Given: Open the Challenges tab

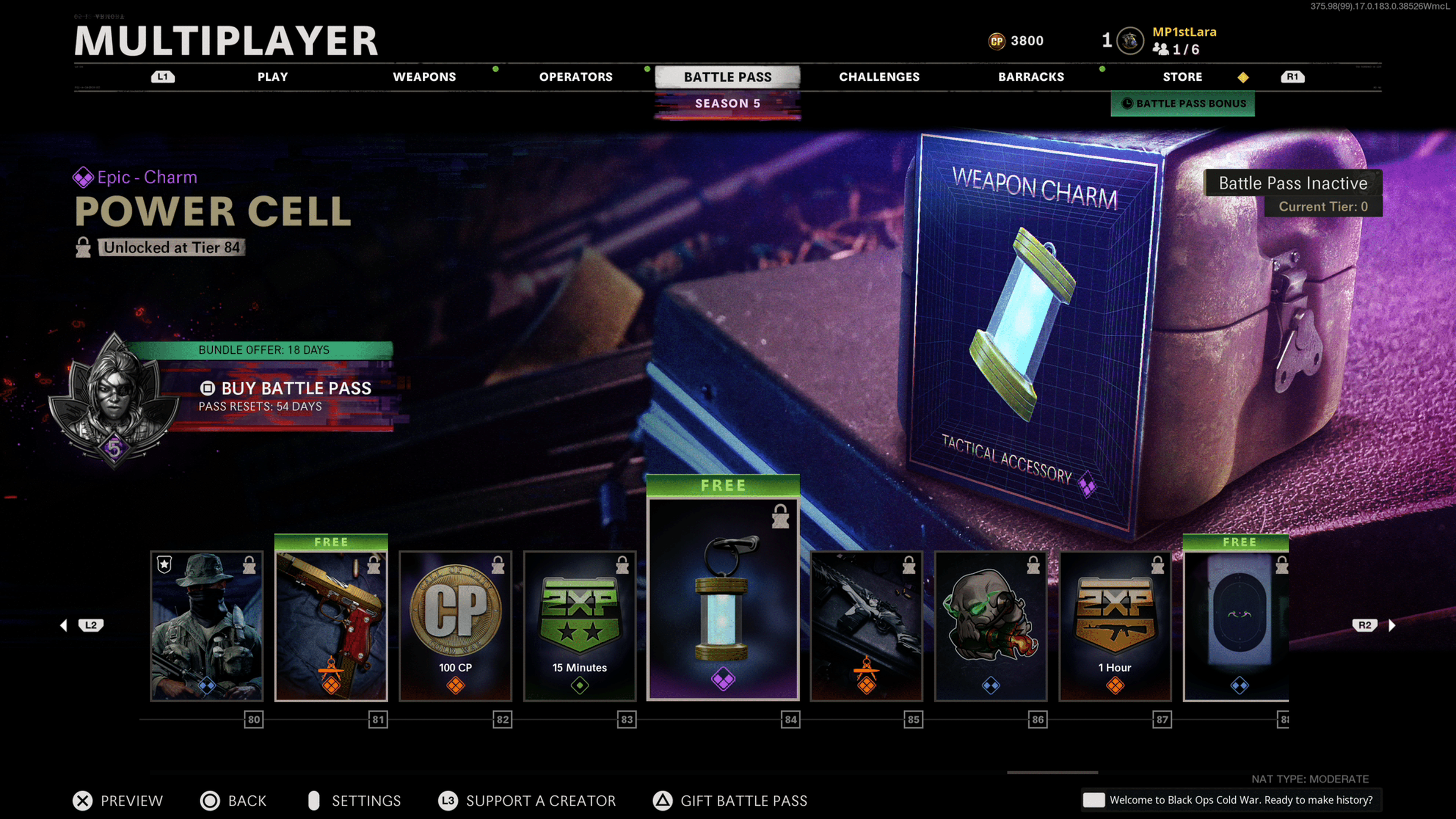Looking at the screenshot, I should [879, 77].
